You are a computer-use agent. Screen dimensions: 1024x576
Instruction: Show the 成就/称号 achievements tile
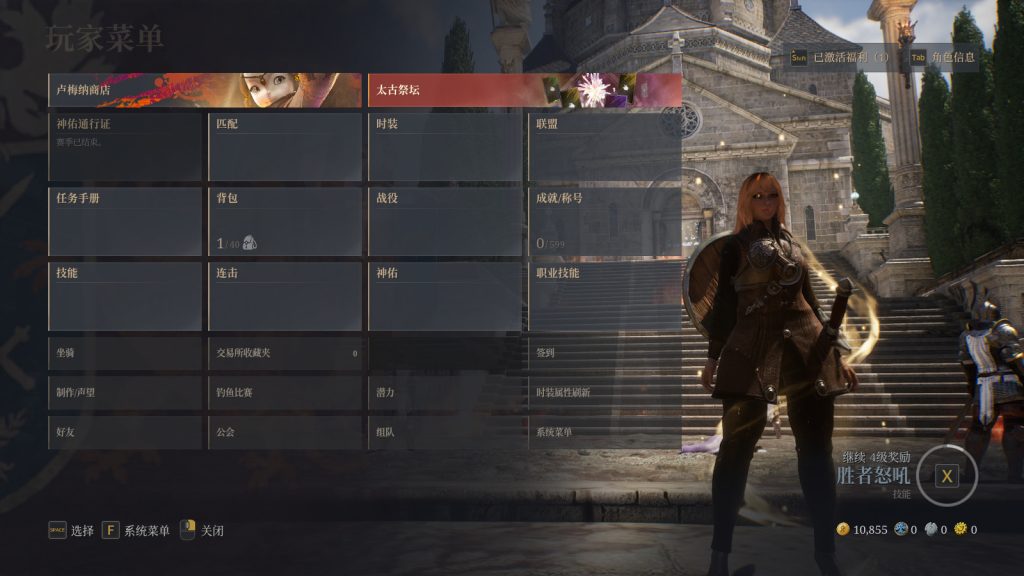coord(605,220)
